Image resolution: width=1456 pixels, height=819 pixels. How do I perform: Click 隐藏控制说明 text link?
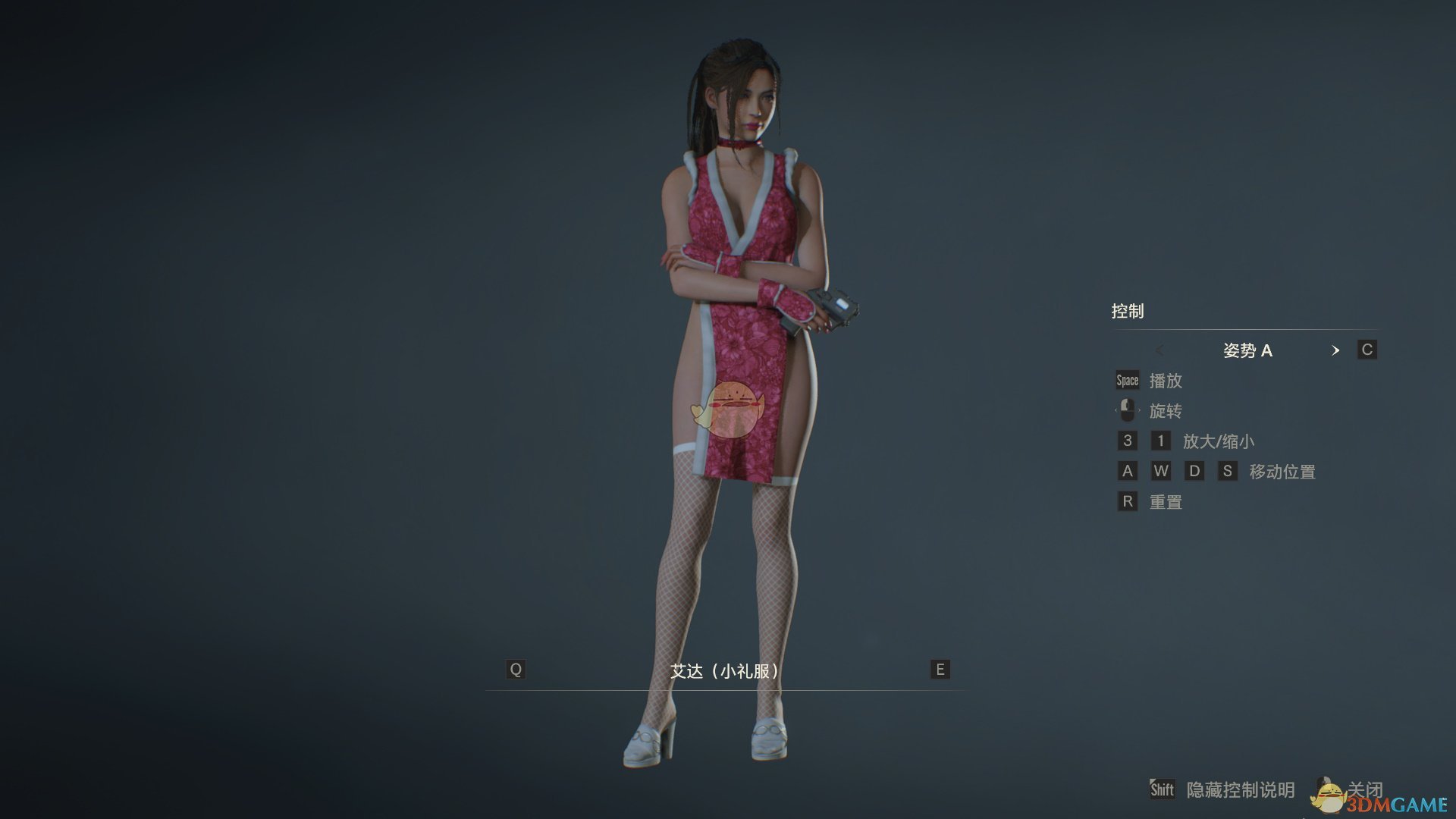[x=1240, y=790]
